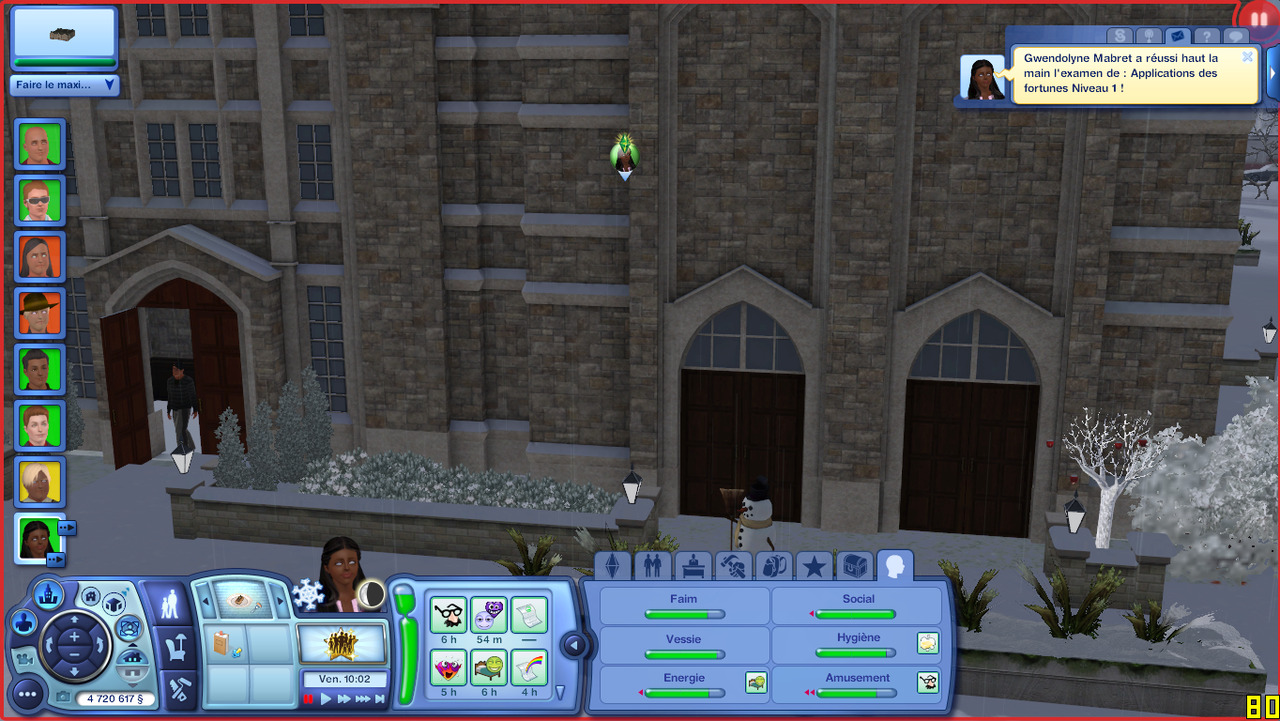Viewport: 1280px width, 721px height.
Task: Select the bald Sim portrait
Action: 40,145
